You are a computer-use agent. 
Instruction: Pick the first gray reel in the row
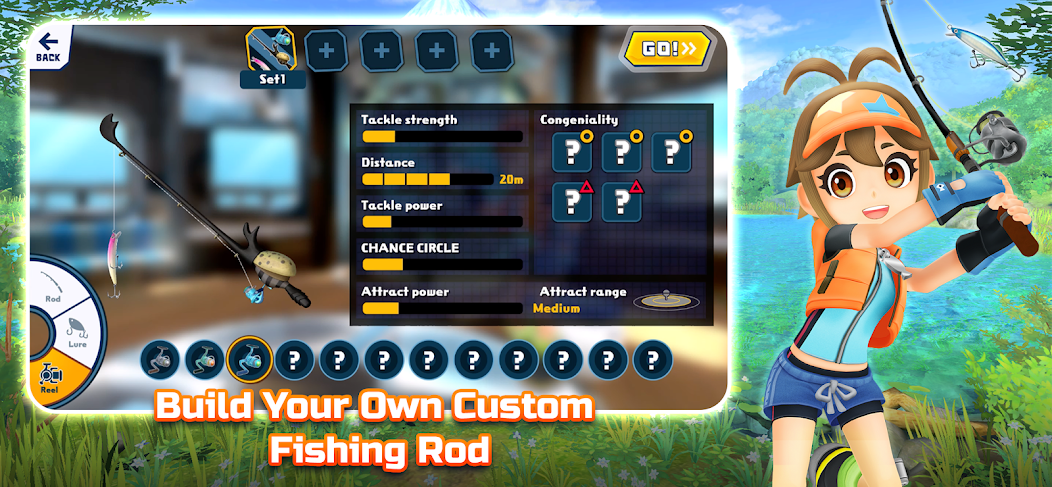coord(159,358)
